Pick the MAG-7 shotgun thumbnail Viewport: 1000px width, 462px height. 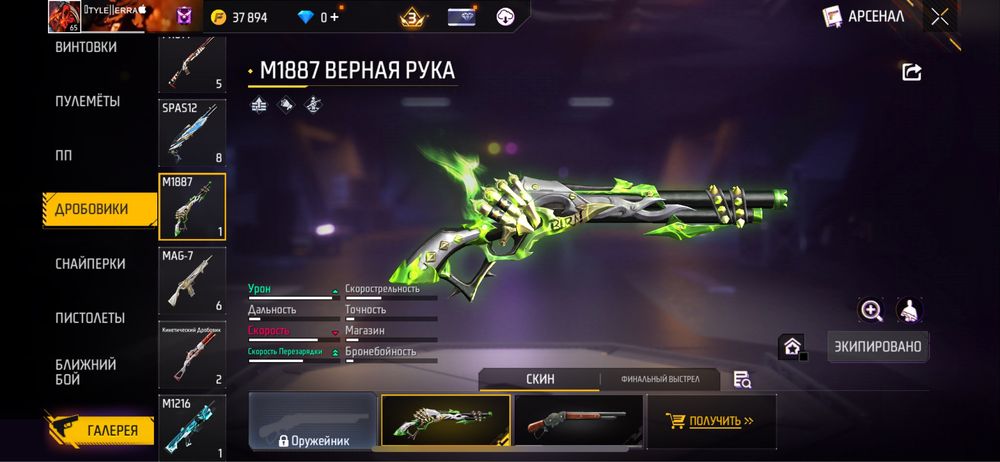point(192,281)
